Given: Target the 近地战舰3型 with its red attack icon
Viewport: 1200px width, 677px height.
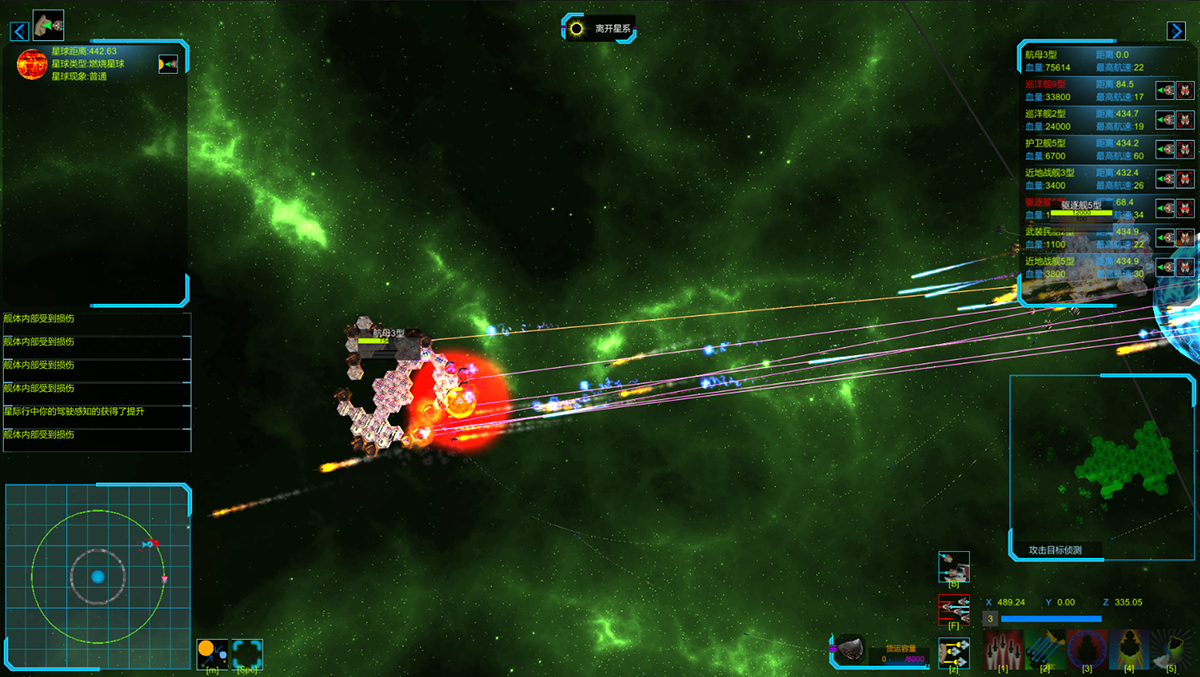Looking at the screenshot, I should (x=1186, y=179).
